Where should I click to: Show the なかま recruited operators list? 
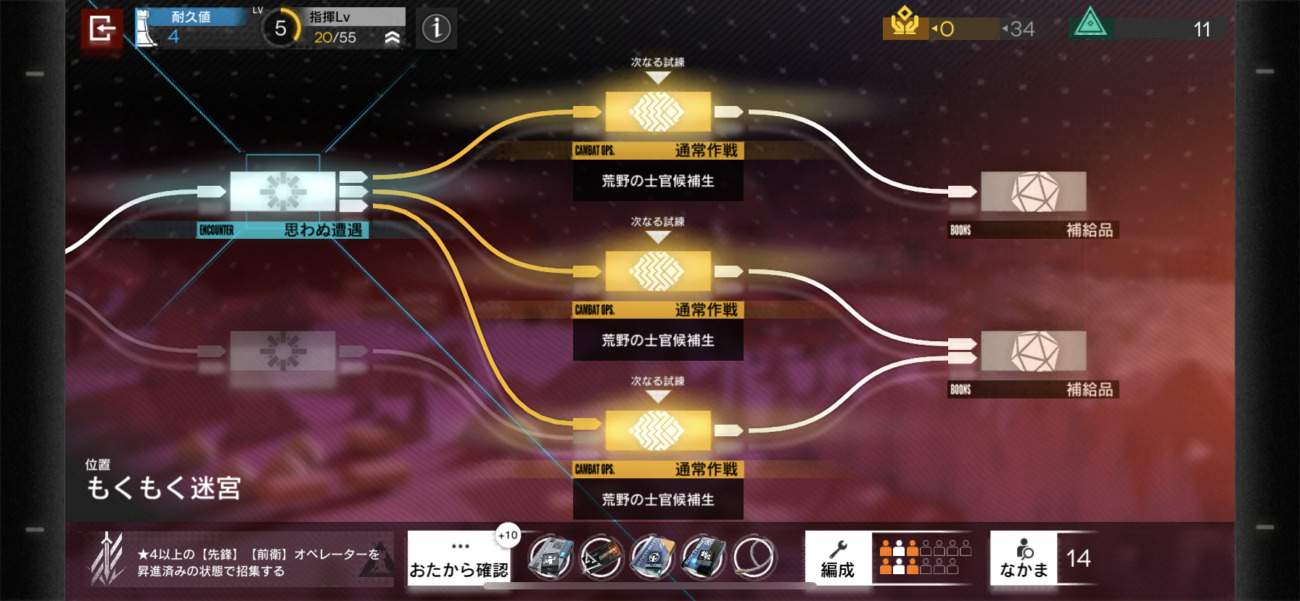coord(1023,559)
